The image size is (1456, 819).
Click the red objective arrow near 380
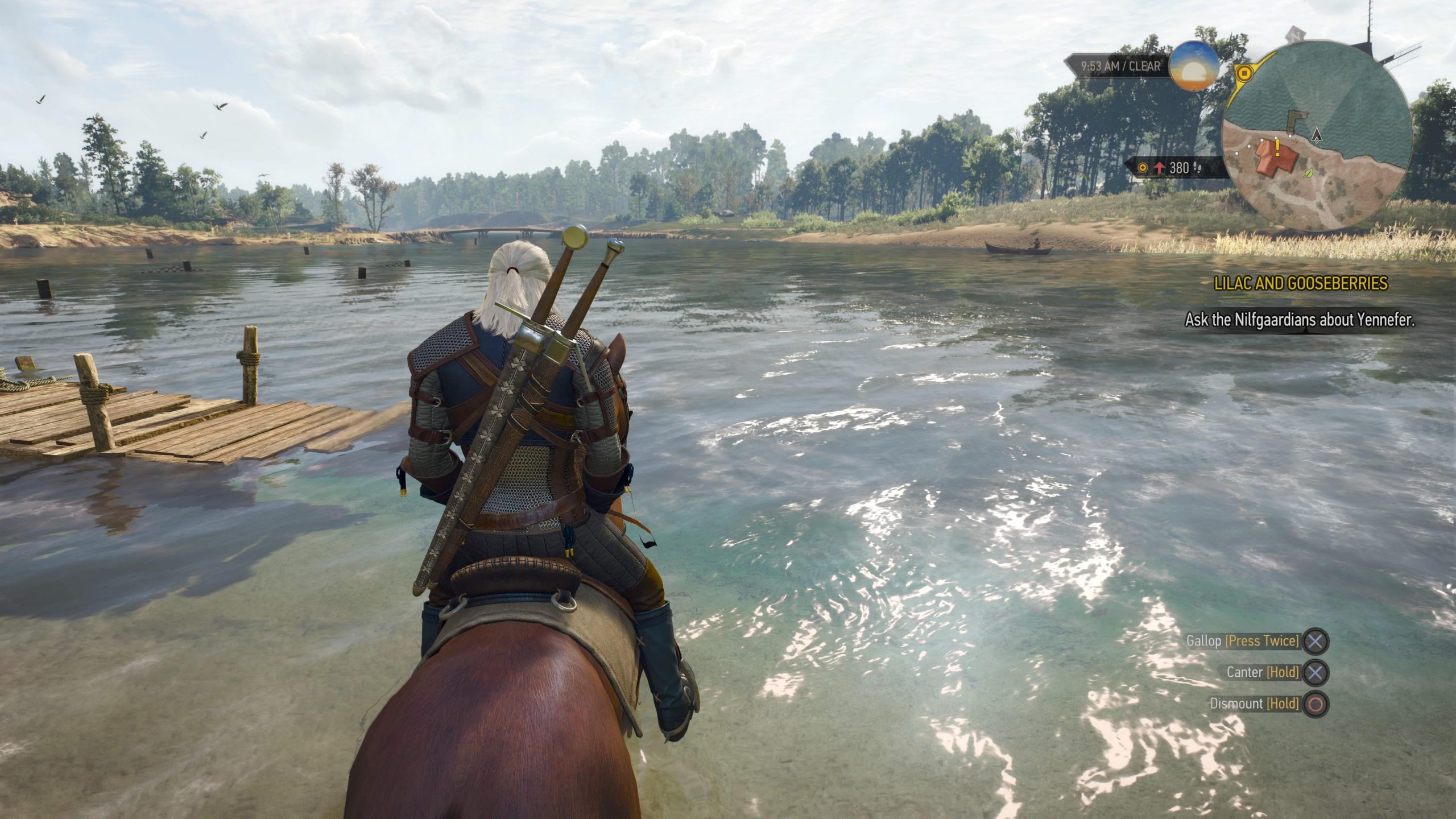point(1160,168)
